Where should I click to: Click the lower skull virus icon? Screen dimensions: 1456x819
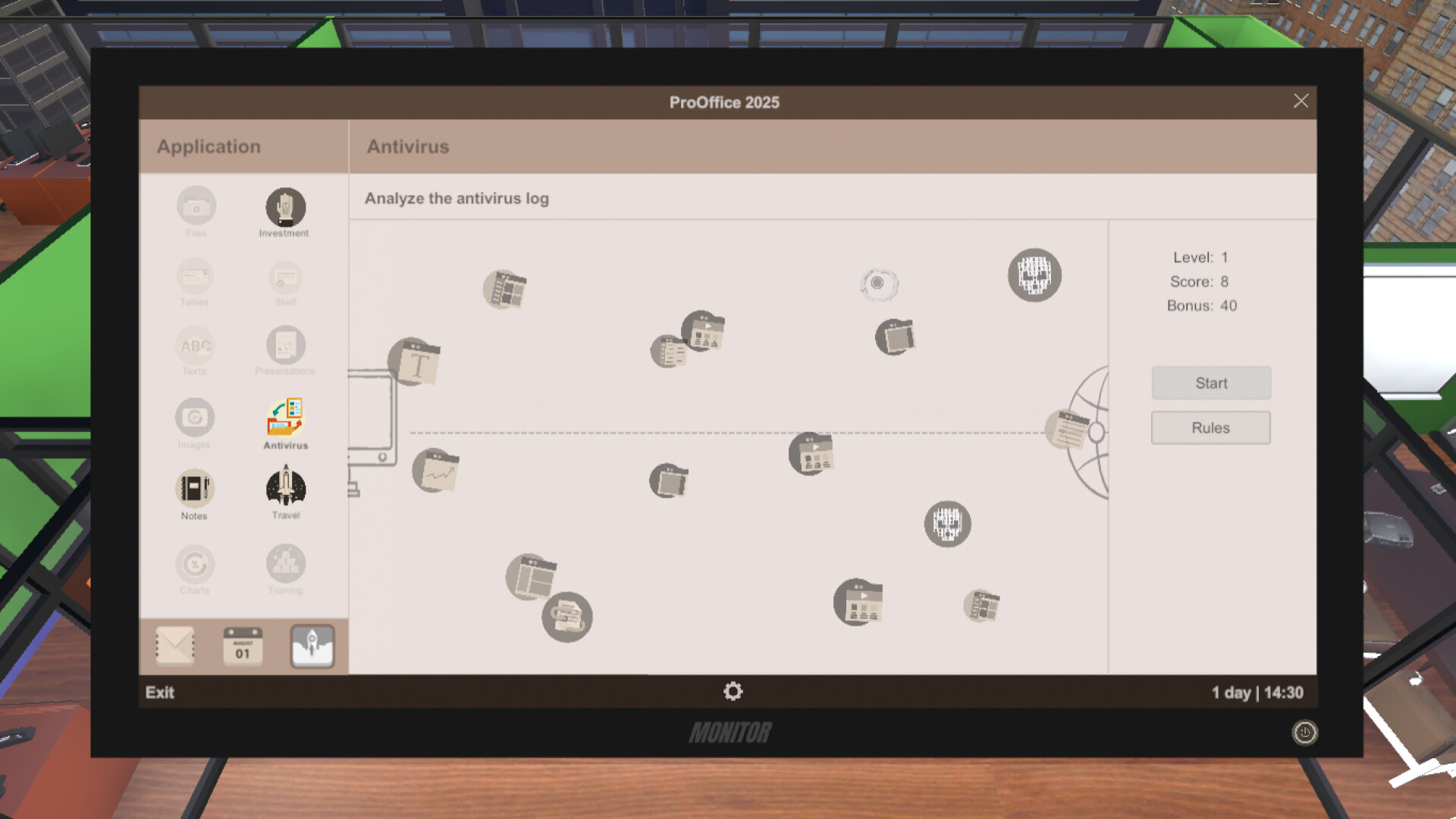[946, 525]
